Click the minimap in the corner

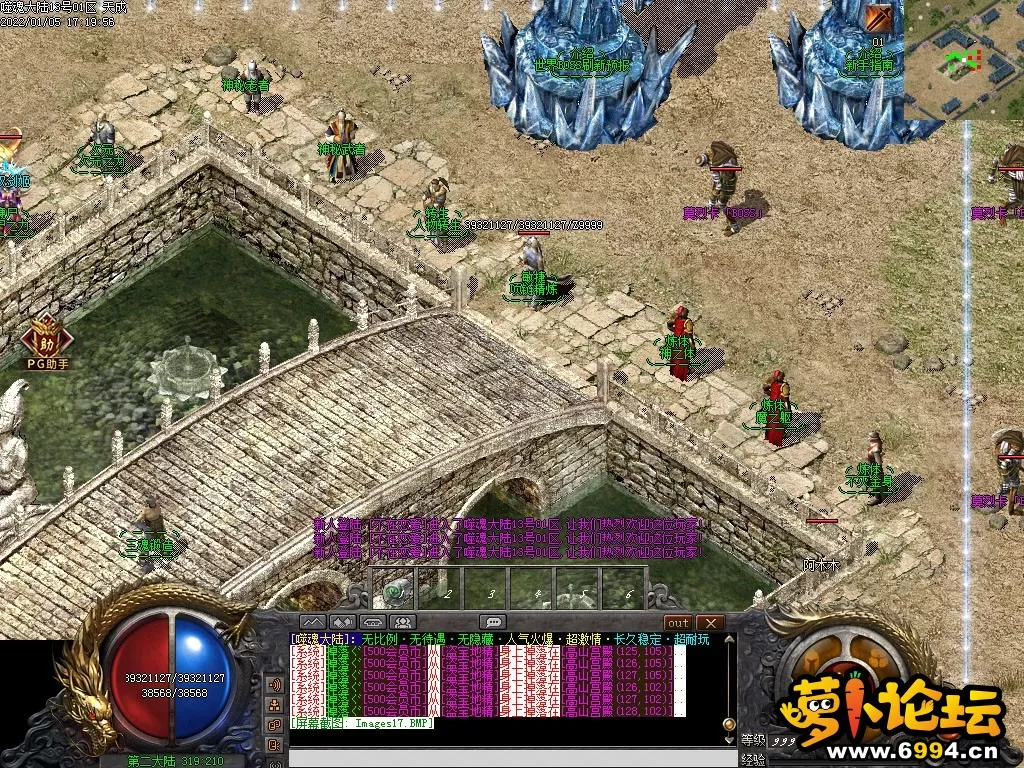pyautogui.click(x=963, y=59)
